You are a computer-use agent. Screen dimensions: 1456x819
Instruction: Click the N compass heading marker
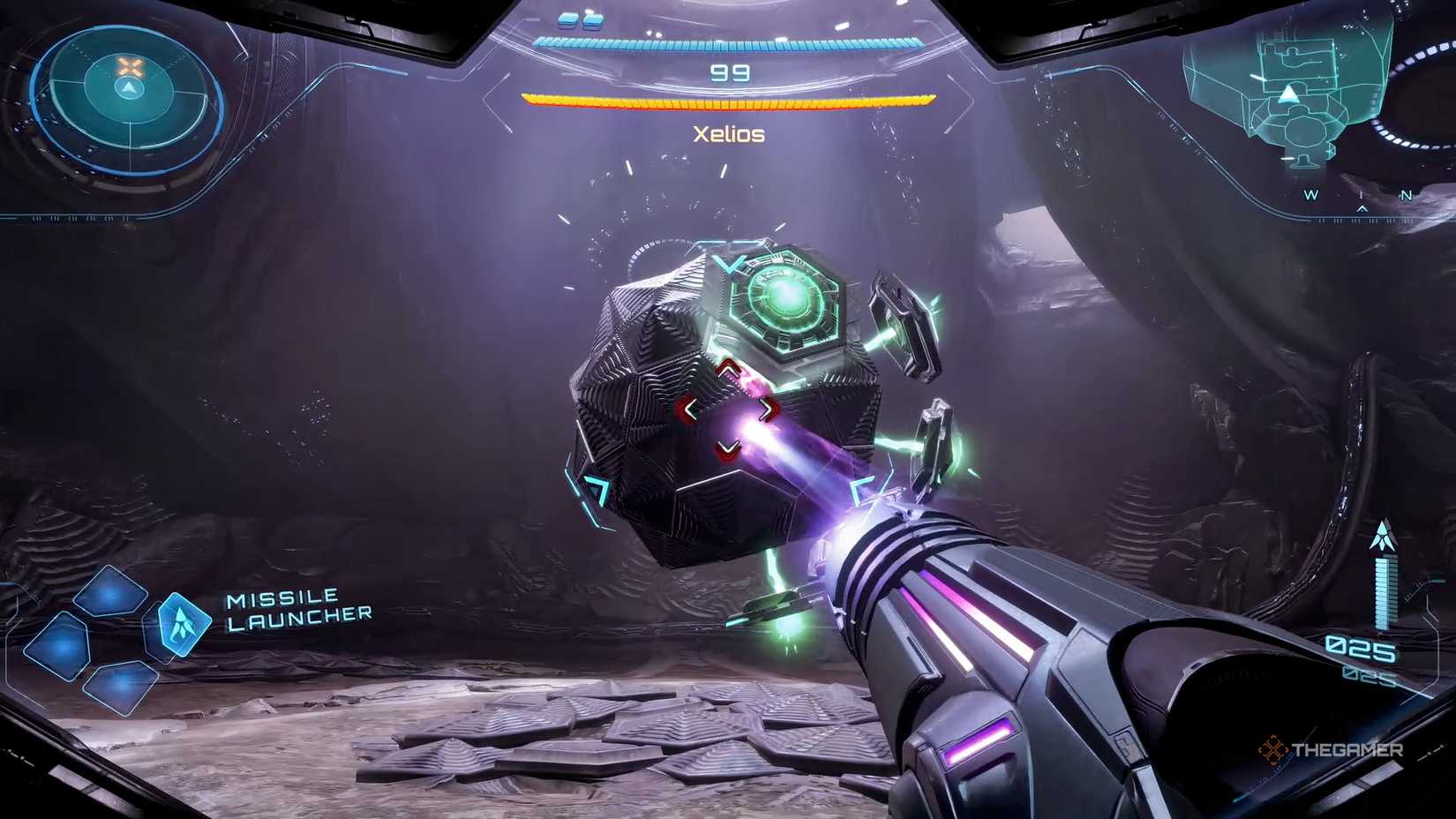1407,195
